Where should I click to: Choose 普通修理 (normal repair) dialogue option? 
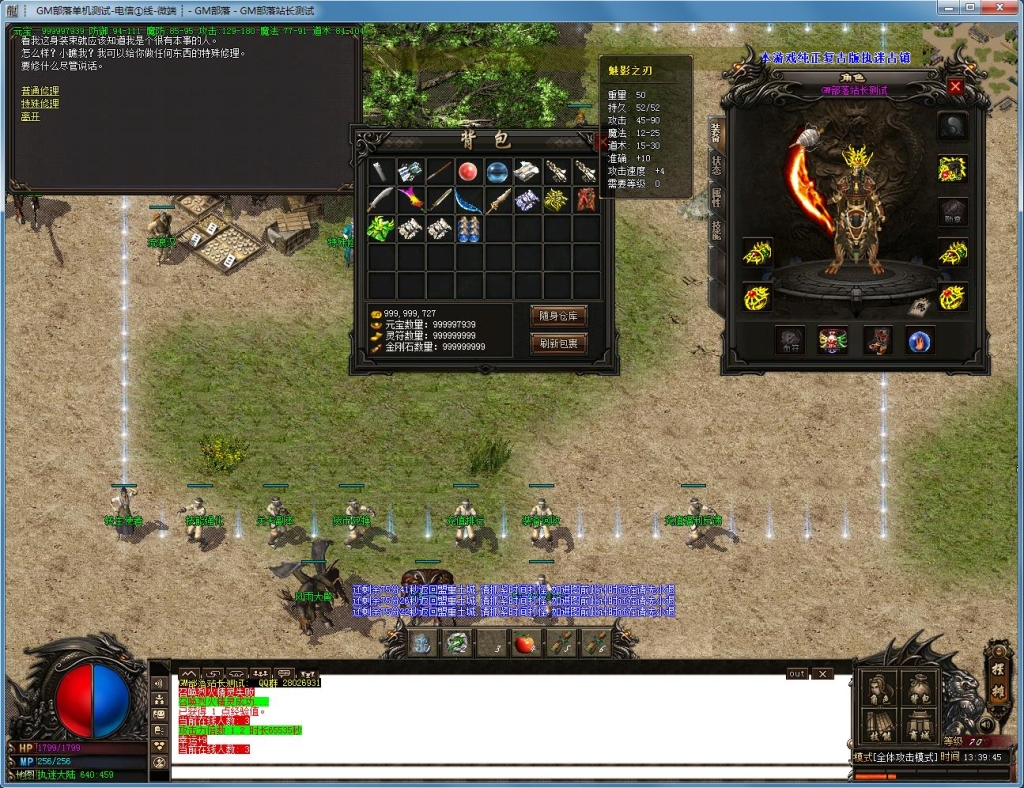(x=40, y=91)
